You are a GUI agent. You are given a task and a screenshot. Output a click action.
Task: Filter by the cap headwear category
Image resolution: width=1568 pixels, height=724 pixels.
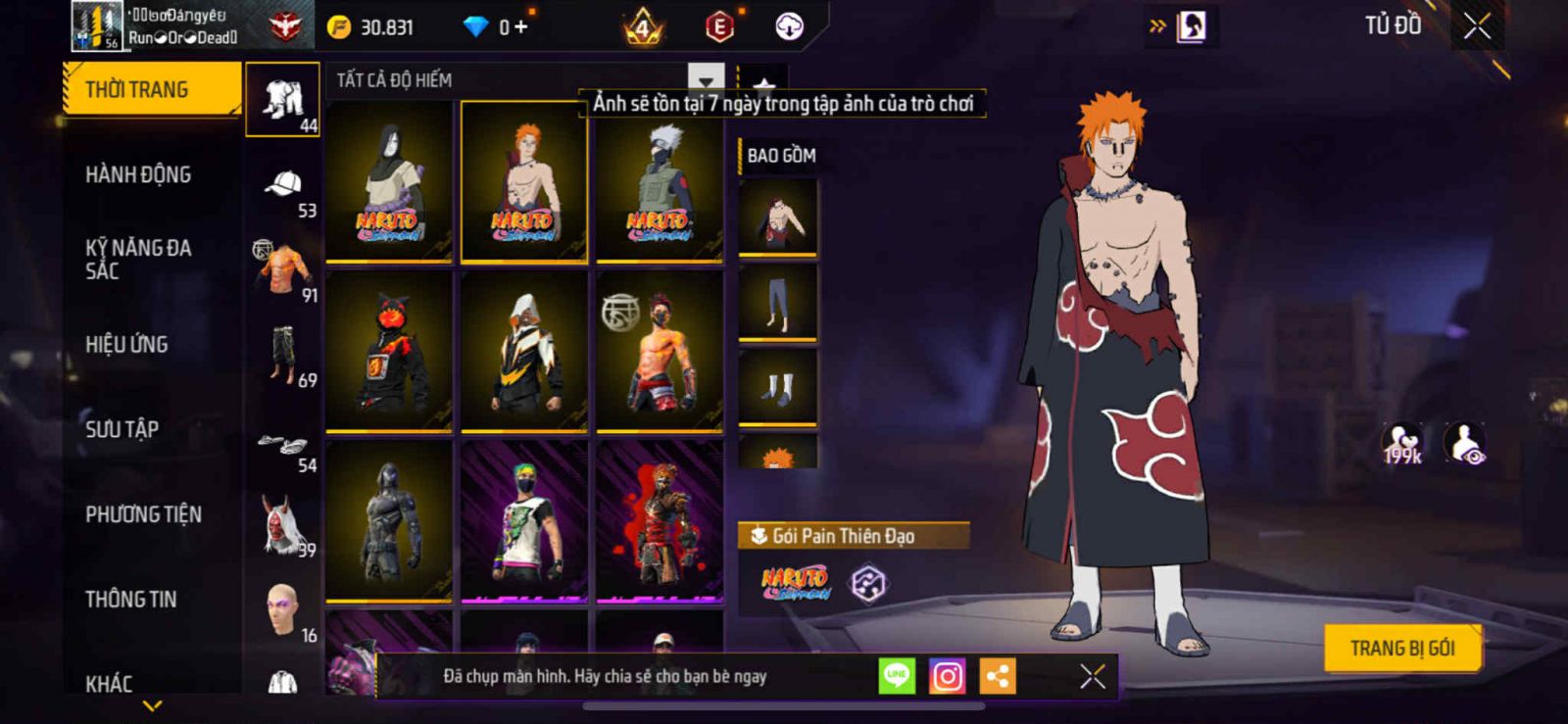click(x=283, y=186)
